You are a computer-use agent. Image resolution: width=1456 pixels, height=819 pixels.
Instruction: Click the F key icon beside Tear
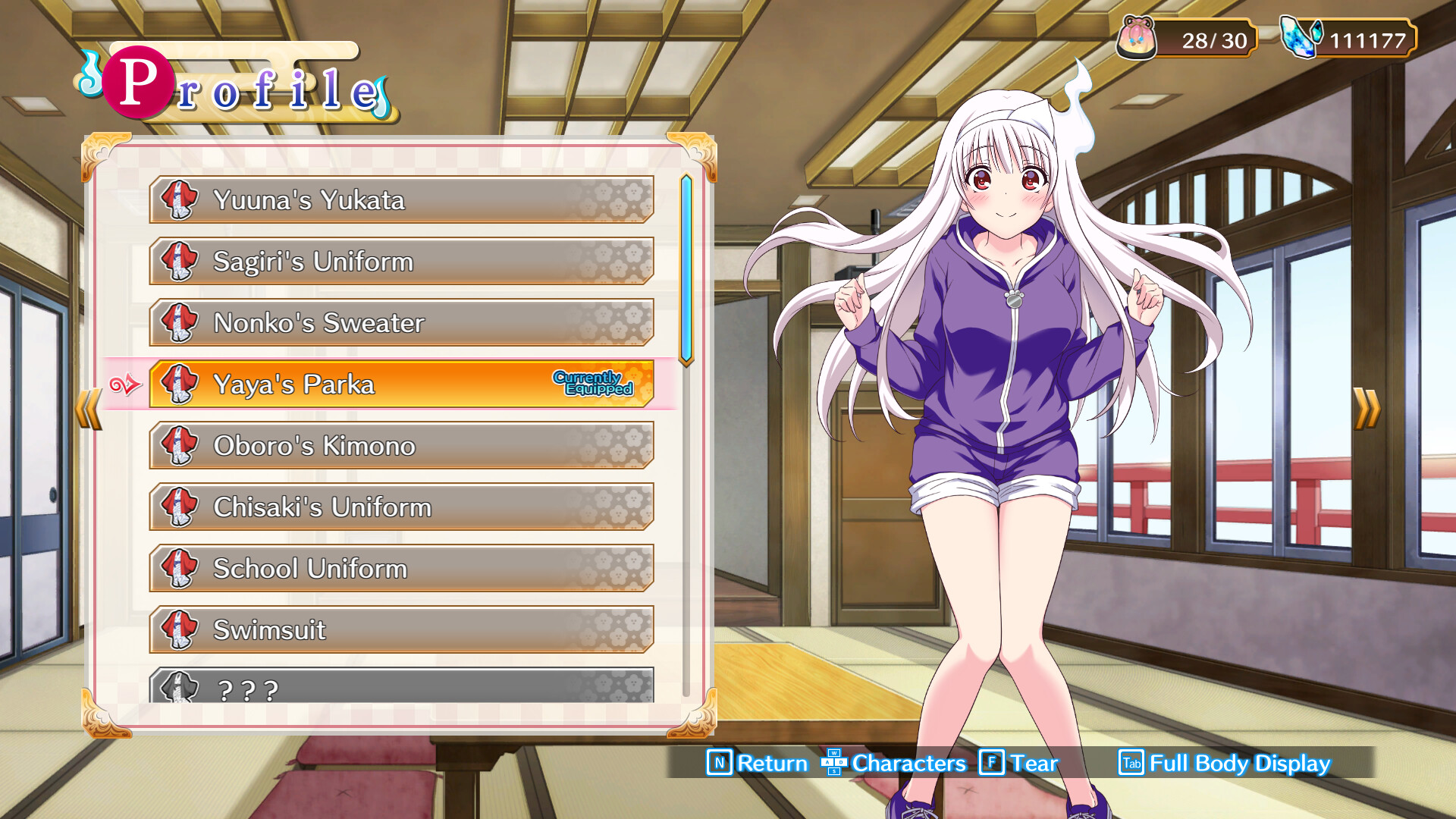(991, 764)
